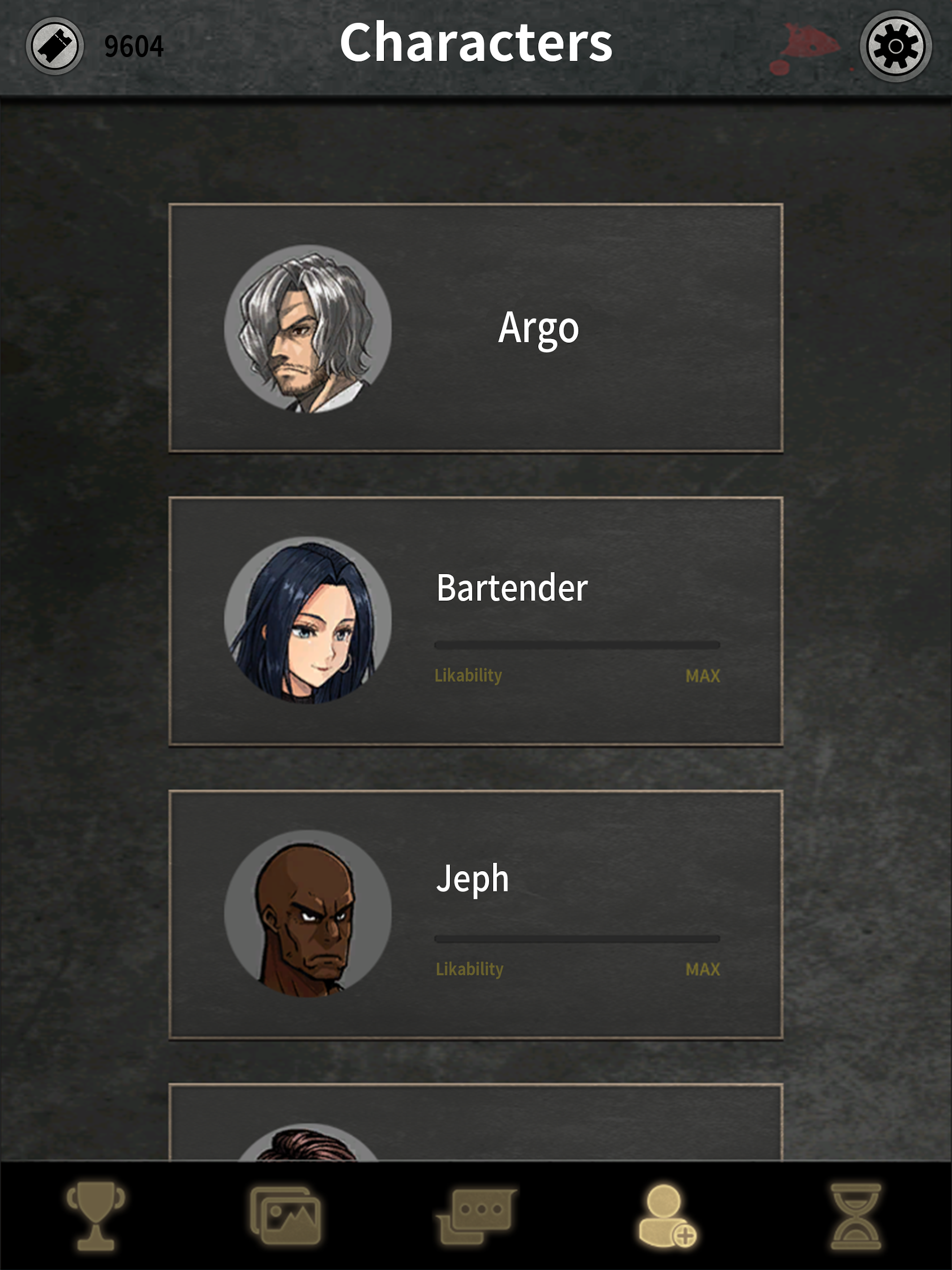Open the Bartender character card
This screenshot has width=952, height=1270.
click(477, 620)
